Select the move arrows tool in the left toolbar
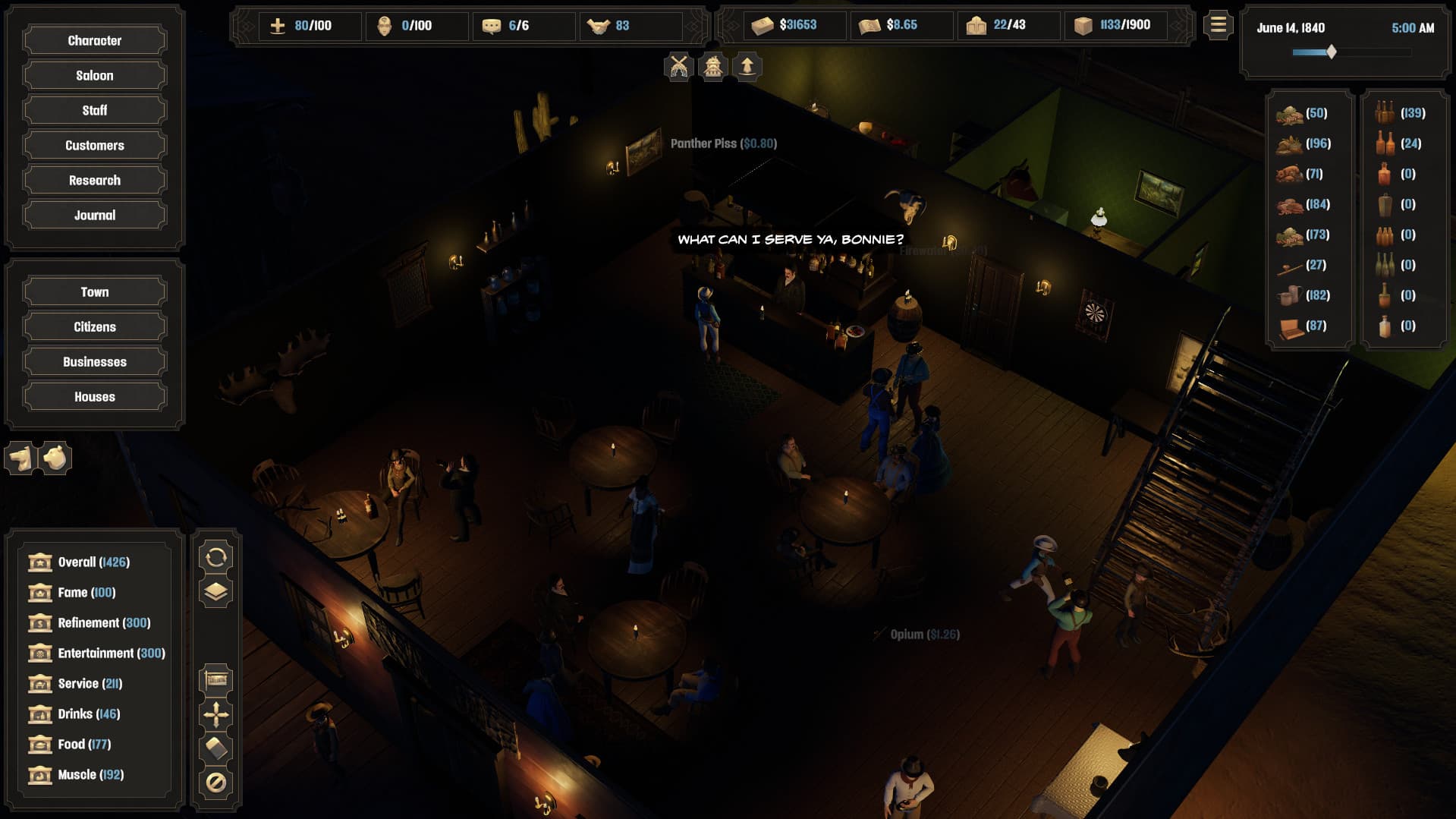The width and height of the screenshot is (1456, 819). pyautogui.click(x=217, y=713)
